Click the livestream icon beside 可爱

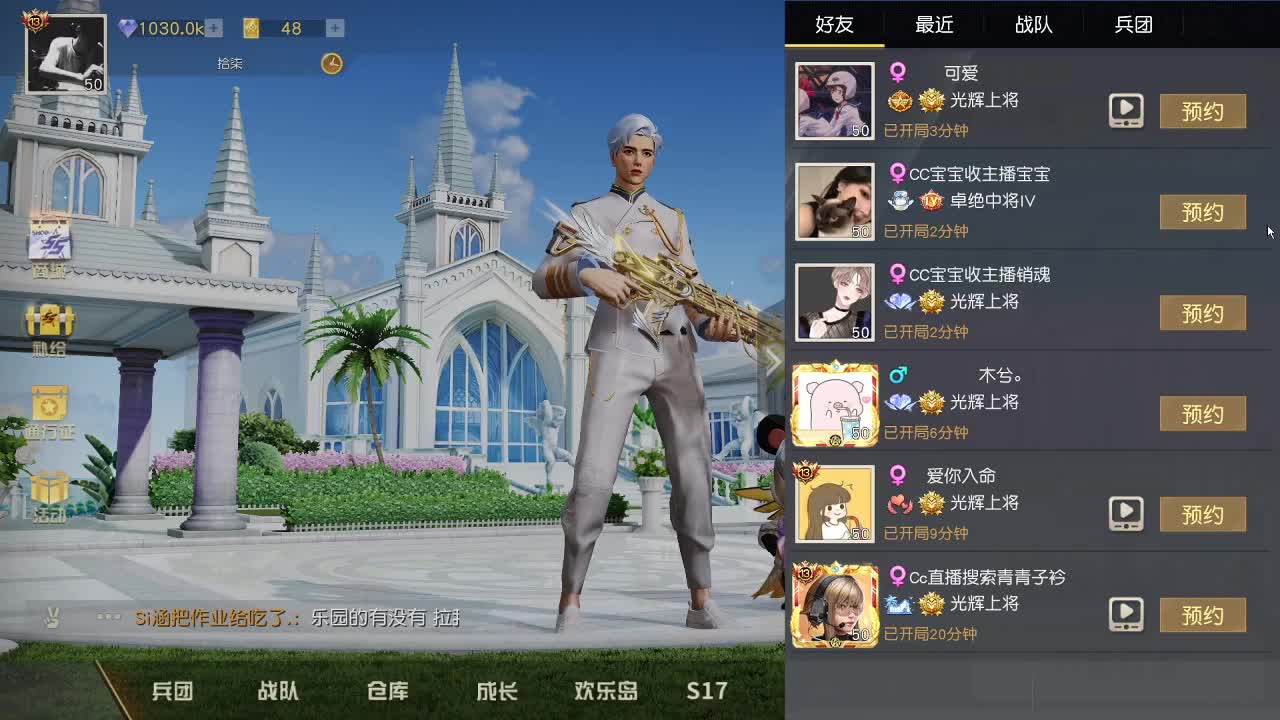pyautogui.click(x=1126, y=112)
